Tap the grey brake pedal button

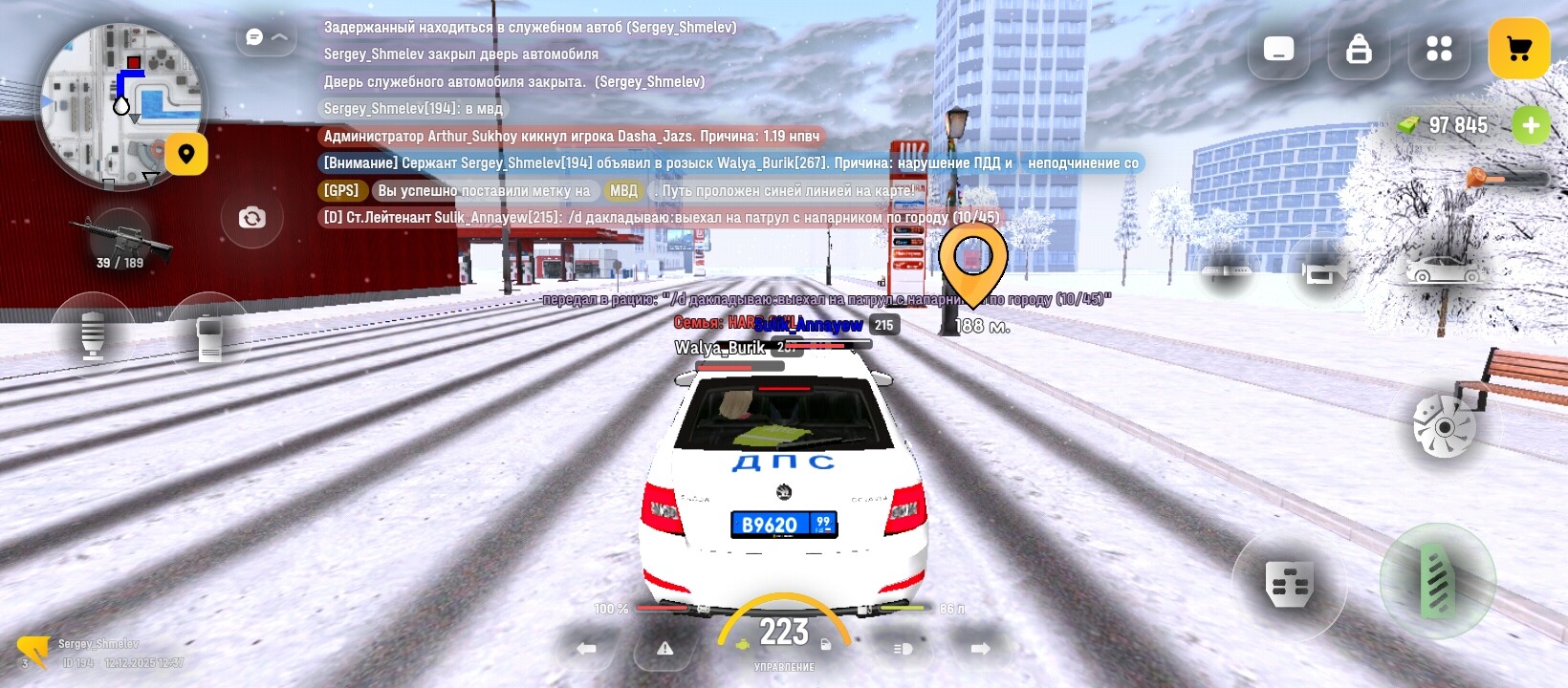pos(1289,584)
